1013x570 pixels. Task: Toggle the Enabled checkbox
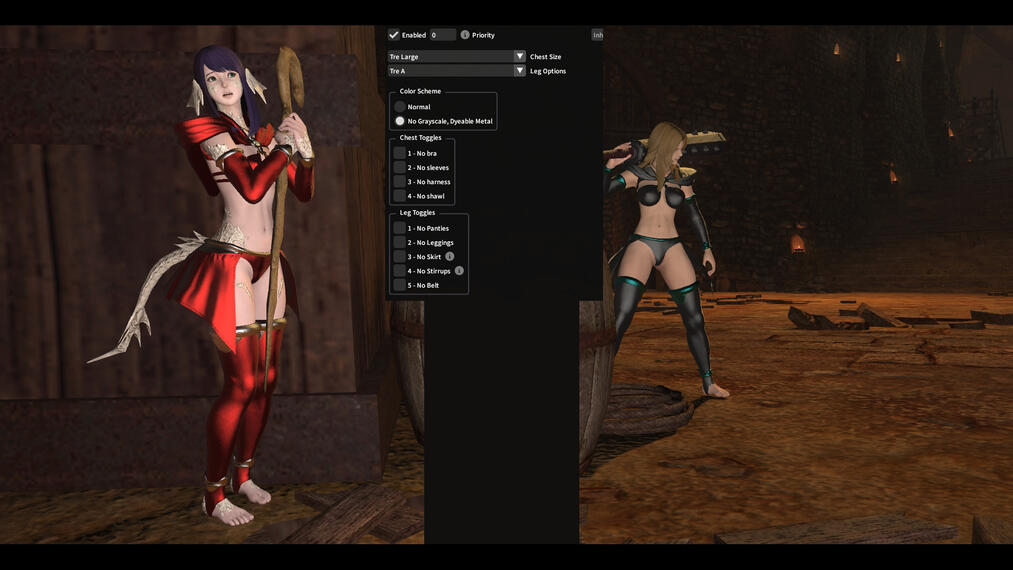click(x=394, y=35)
